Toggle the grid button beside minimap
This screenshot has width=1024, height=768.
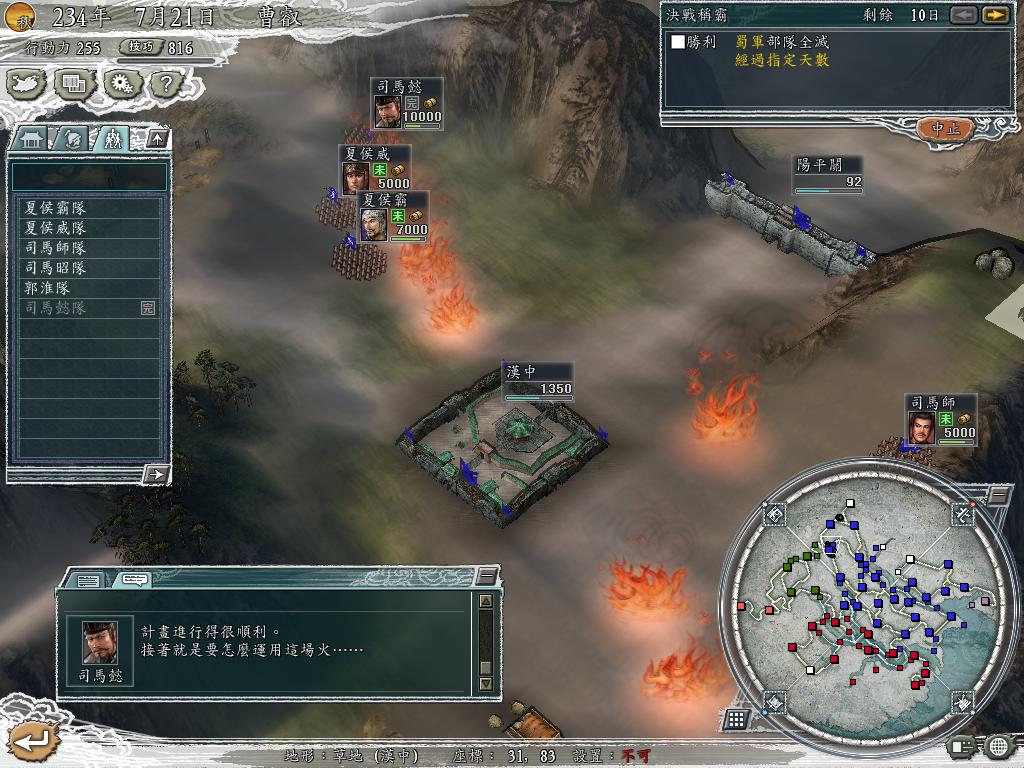[x=736, y=718]
